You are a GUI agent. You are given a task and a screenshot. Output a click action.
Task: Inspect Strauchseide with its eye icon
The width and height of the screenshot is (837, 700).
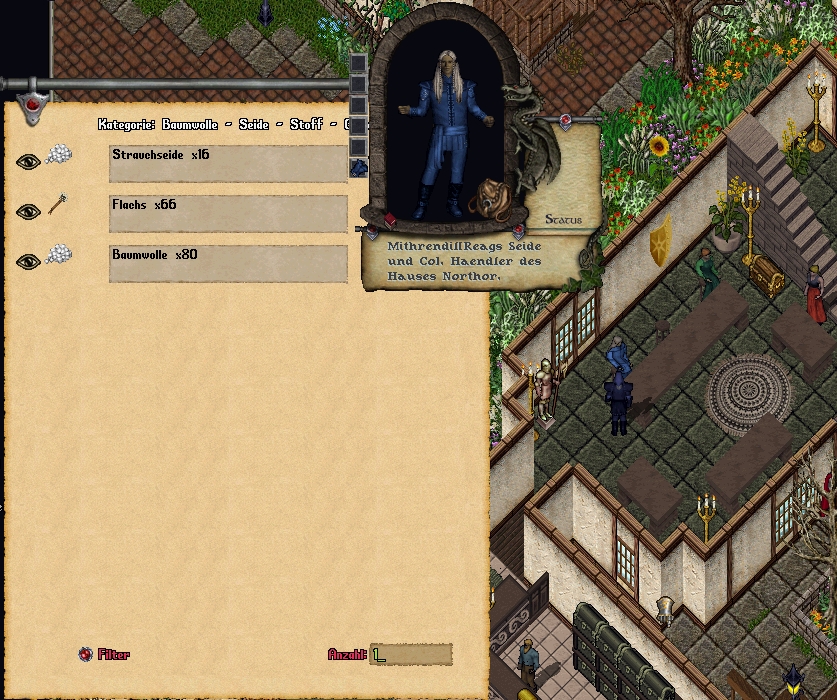pyautogui.click(x=28, y=161)
